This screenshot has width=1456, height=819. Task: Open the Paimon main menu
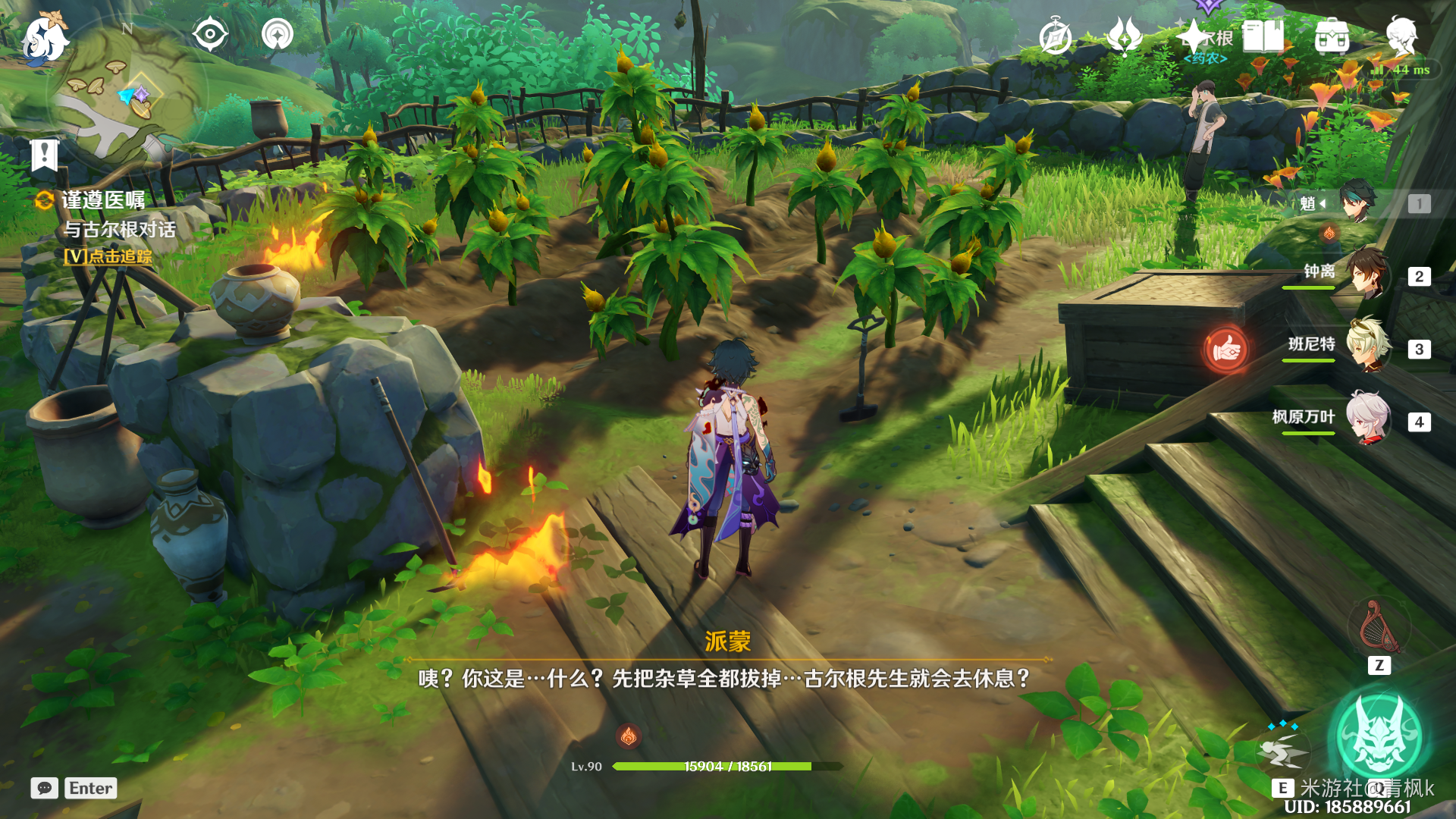(x=44, y=38)
